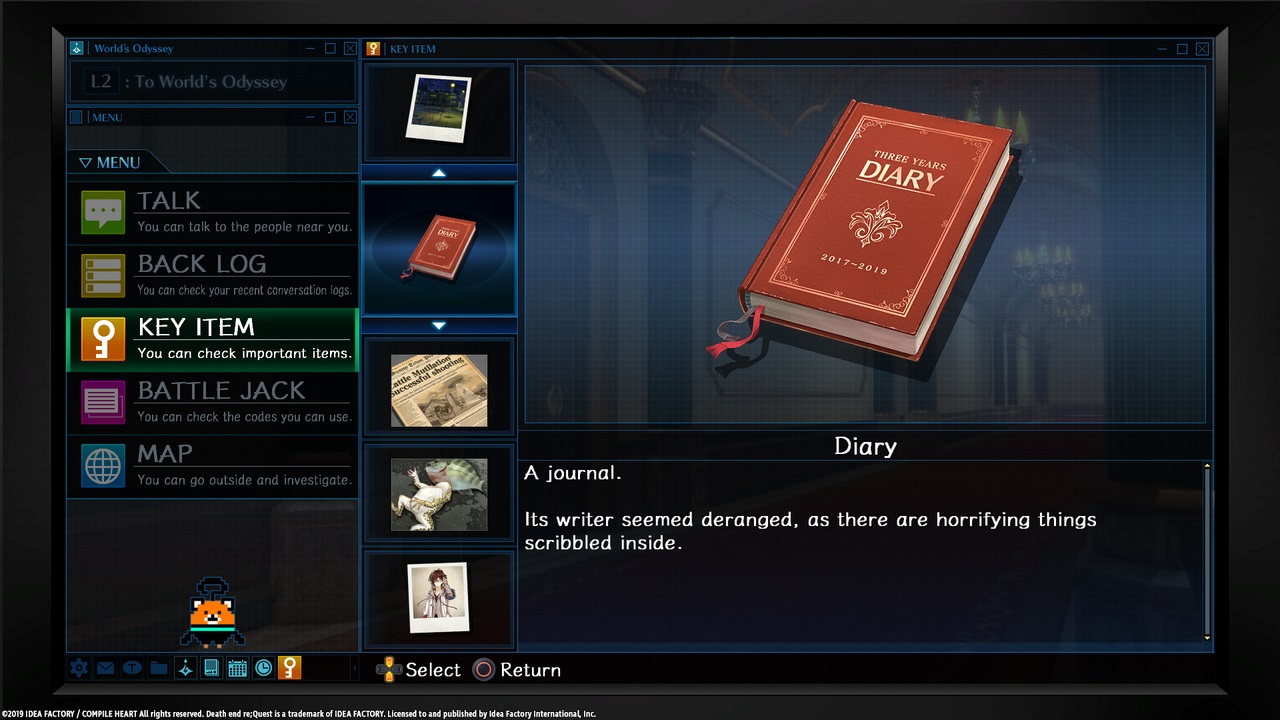Viewport: 1280px width, 720px height.
Task: Open the TALK menu entry
Action: tap(212, 213)
